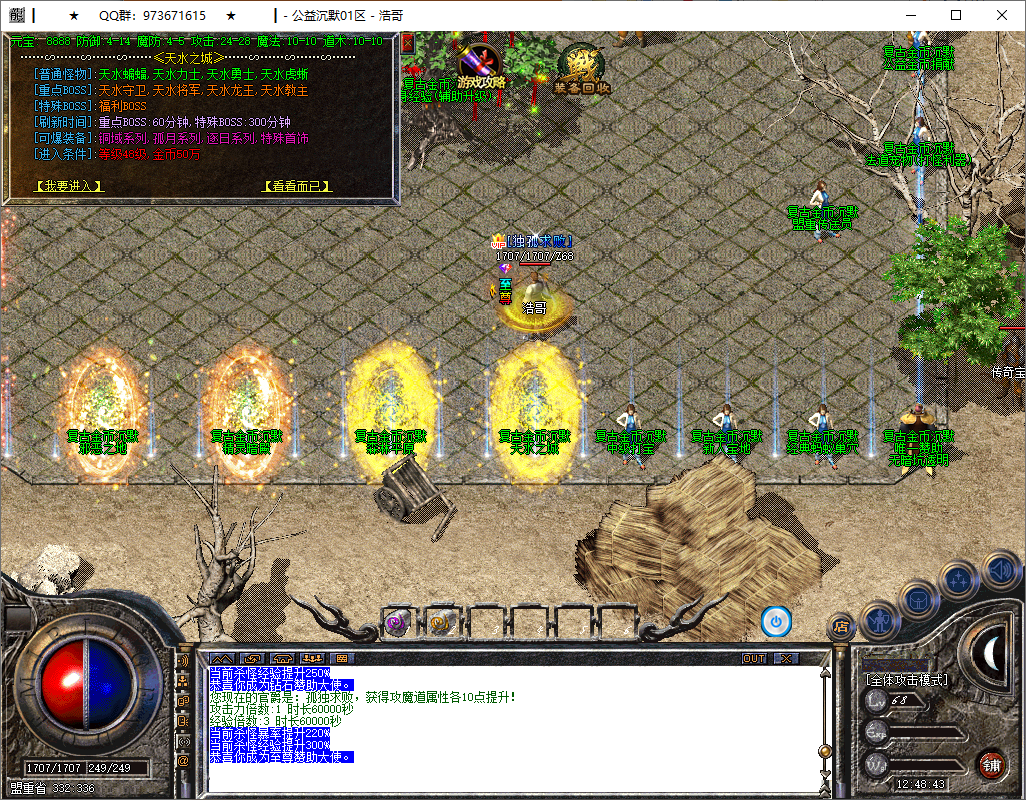The height and width of the screenshot is (800, 1026).
Task: Close the 天水之城 dialogue panel
Action: click(x=407, y=42)
